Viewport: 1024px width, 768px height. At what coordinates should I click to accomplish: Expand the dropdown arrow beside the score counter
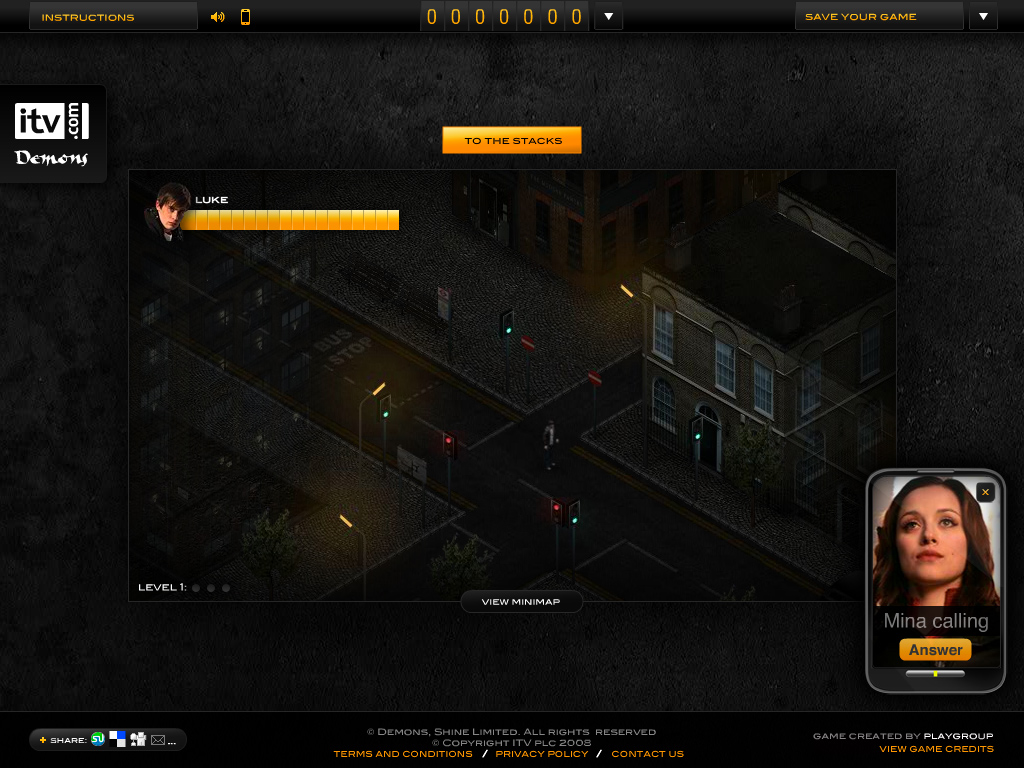click(x=608, y=17)
